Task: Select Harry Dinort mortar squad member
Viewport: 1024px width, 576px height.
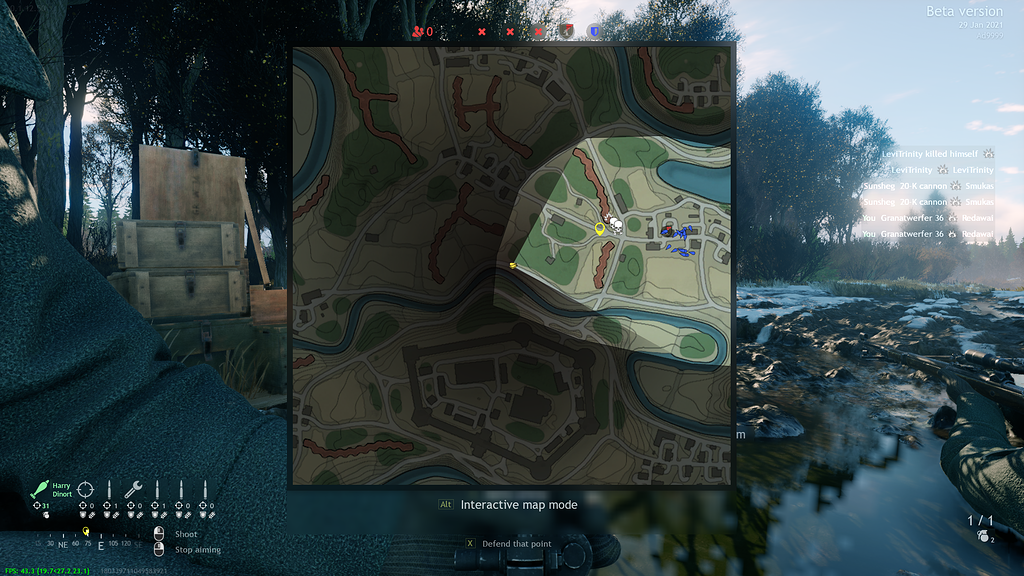Action: (x=43, y=489)
